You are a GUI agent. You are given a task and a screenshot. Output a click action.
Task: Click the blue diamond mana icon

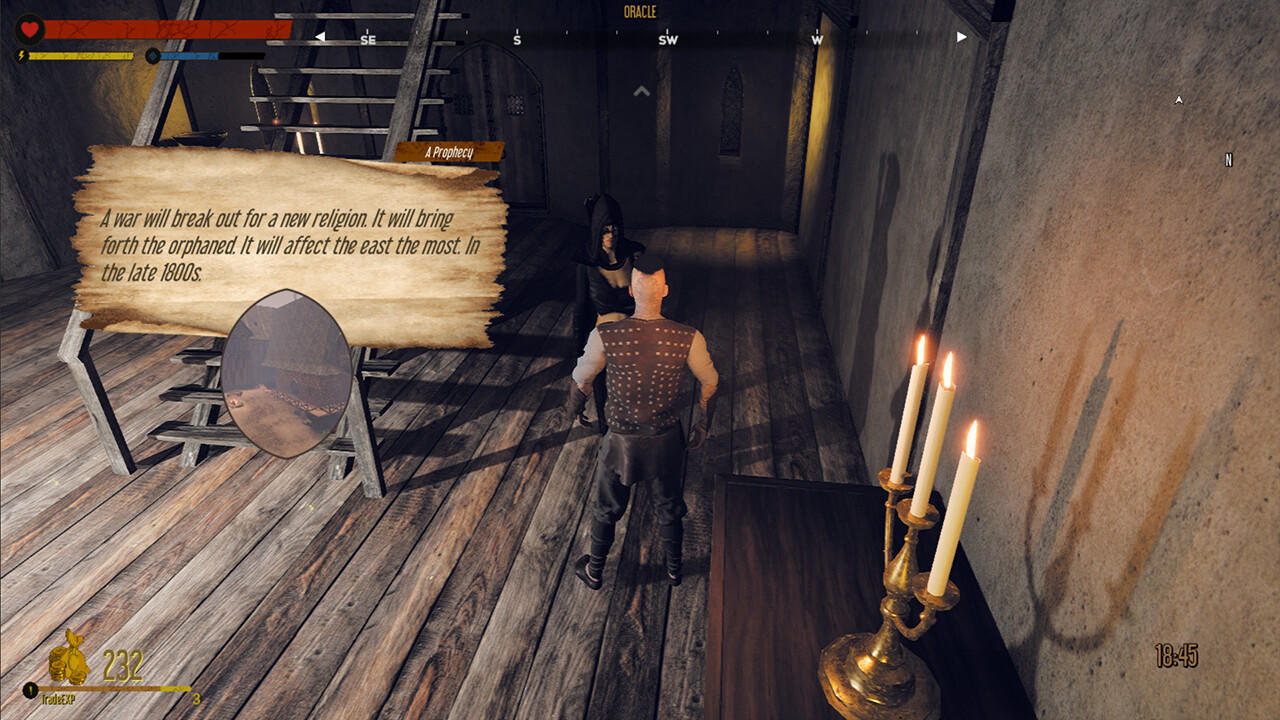coord(152,57)
